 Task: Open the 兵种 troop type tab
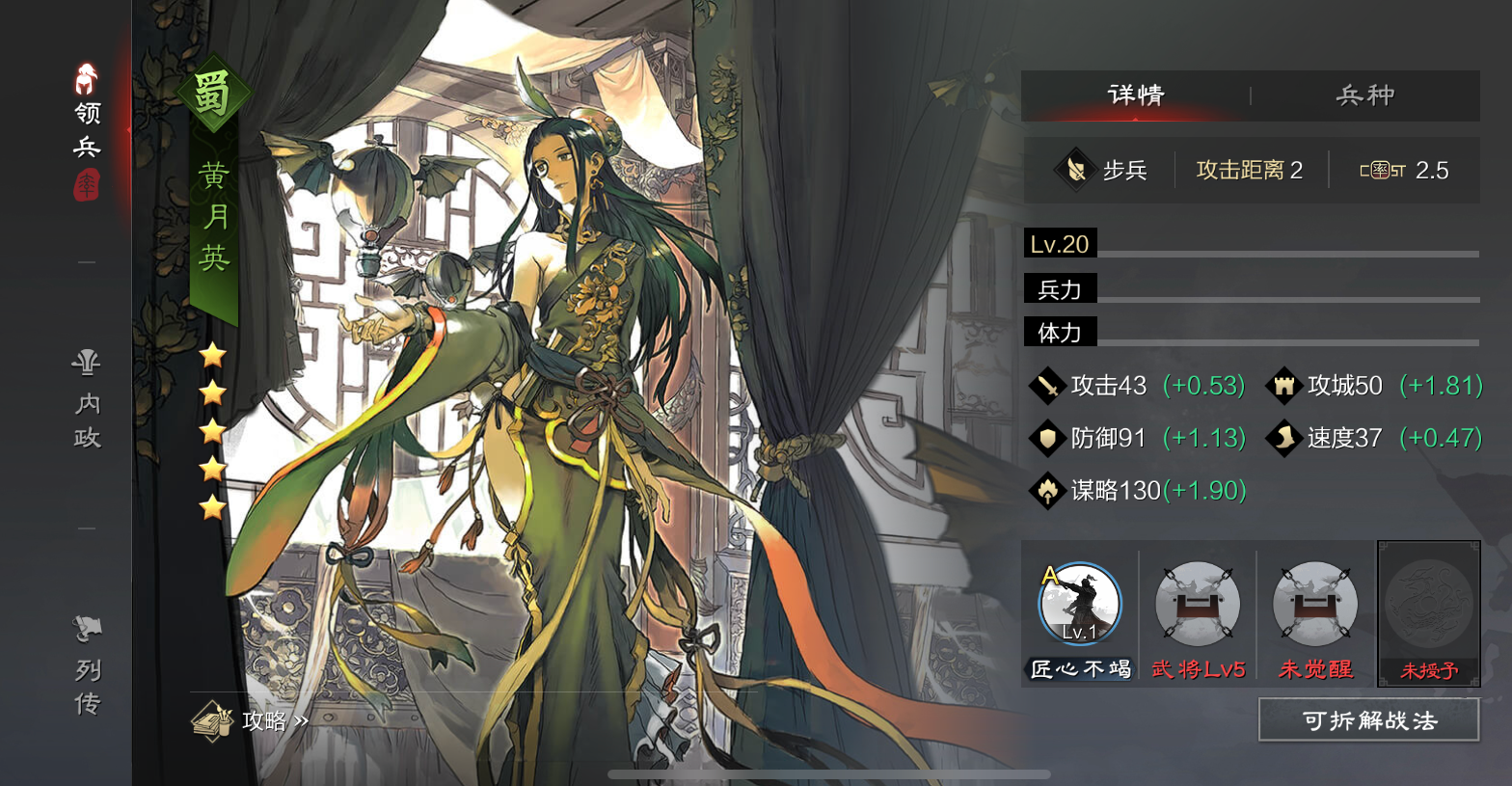pos(1364,95)
